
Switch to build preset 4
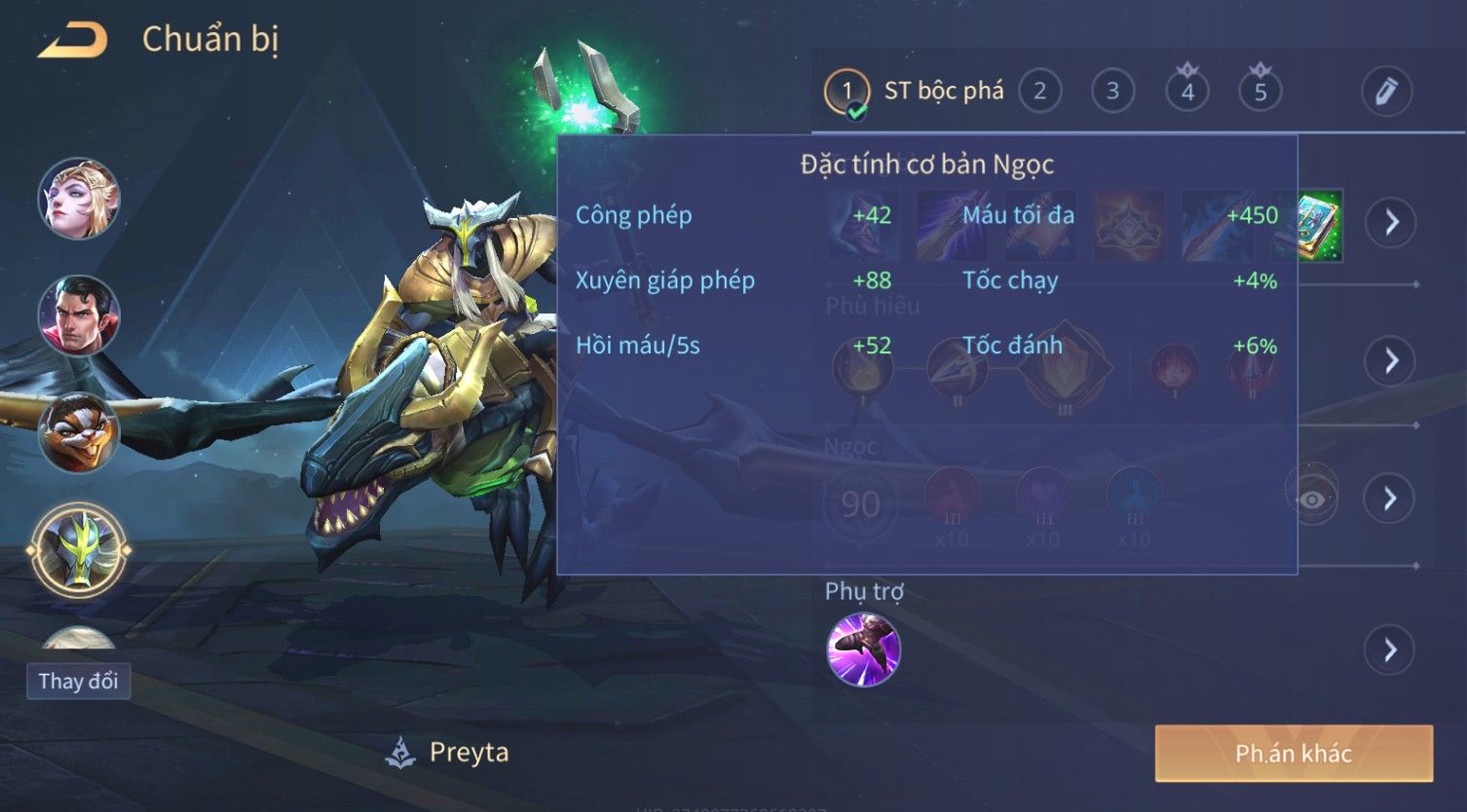pyautogui.click(x=1186, y=92)
